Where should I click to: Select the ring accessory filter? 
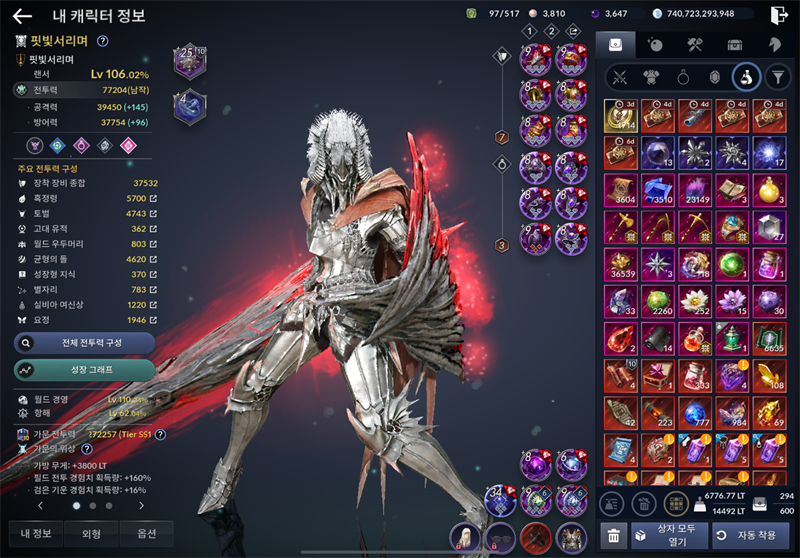681,77
